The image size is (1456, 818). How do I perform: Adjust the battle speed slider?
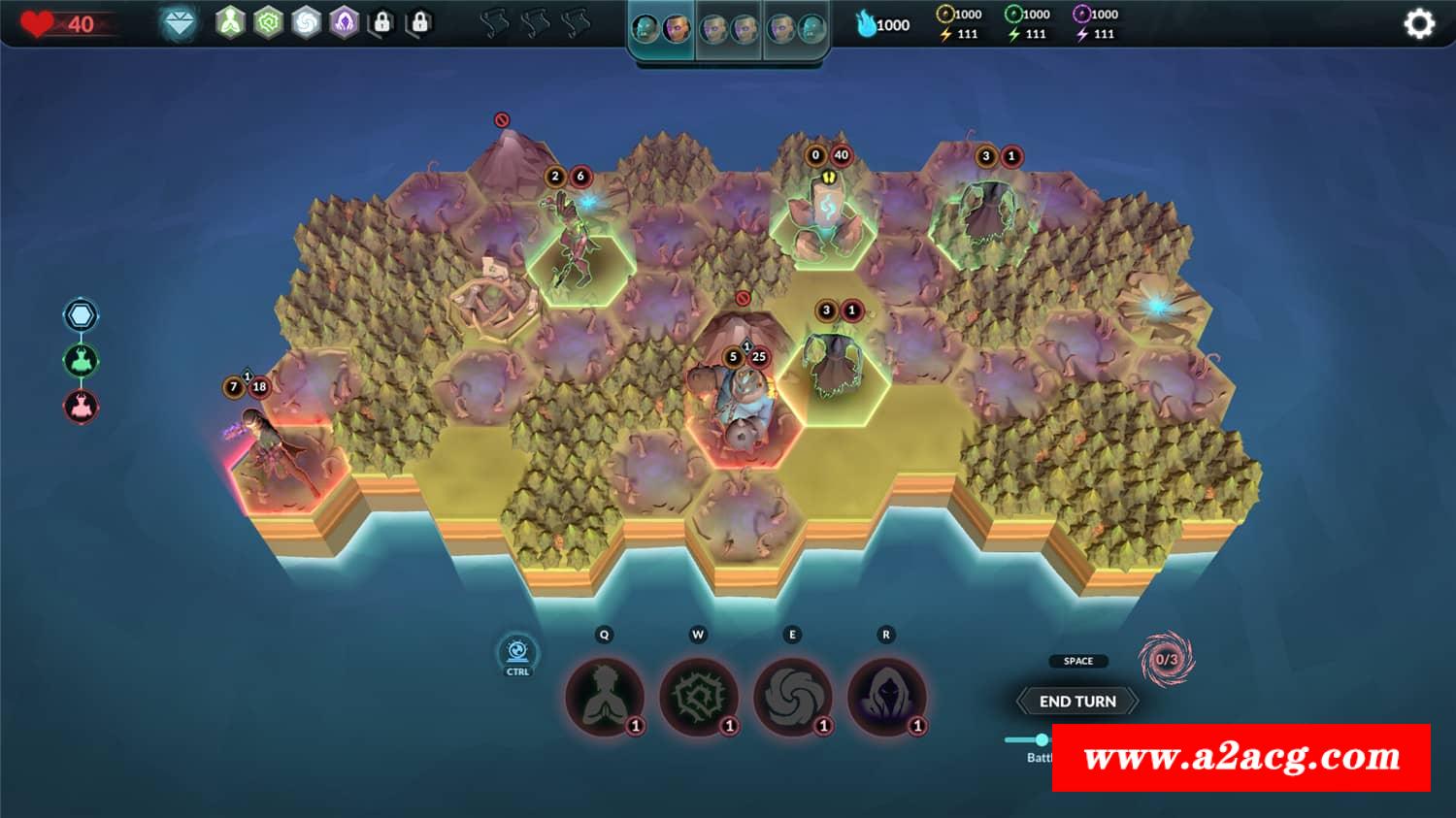click(1042, 739)
